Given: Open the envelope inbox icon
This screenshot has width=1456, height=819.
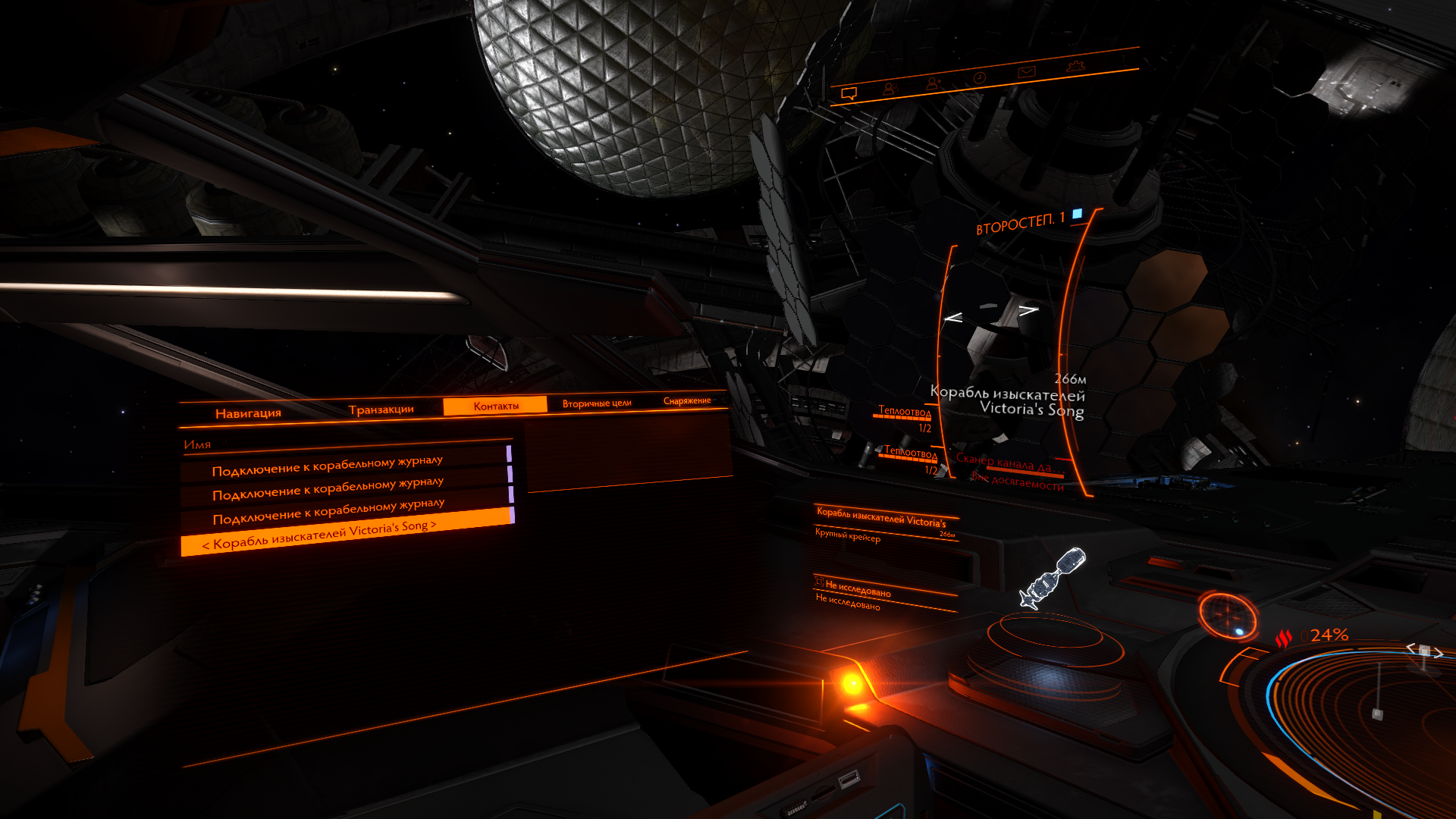Looking at the screenshot, I should [x=1026, y=72].
